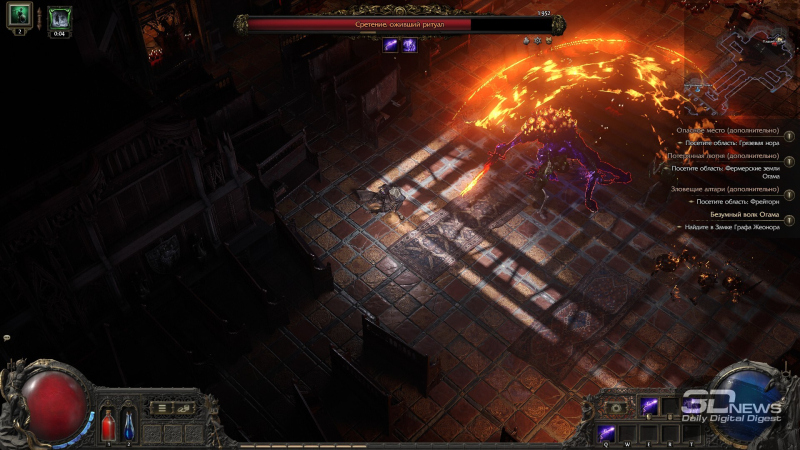Screen dimensions: 800x450
Task: Click the first purple skill slot above the Q slot
Action: [648, 406]
